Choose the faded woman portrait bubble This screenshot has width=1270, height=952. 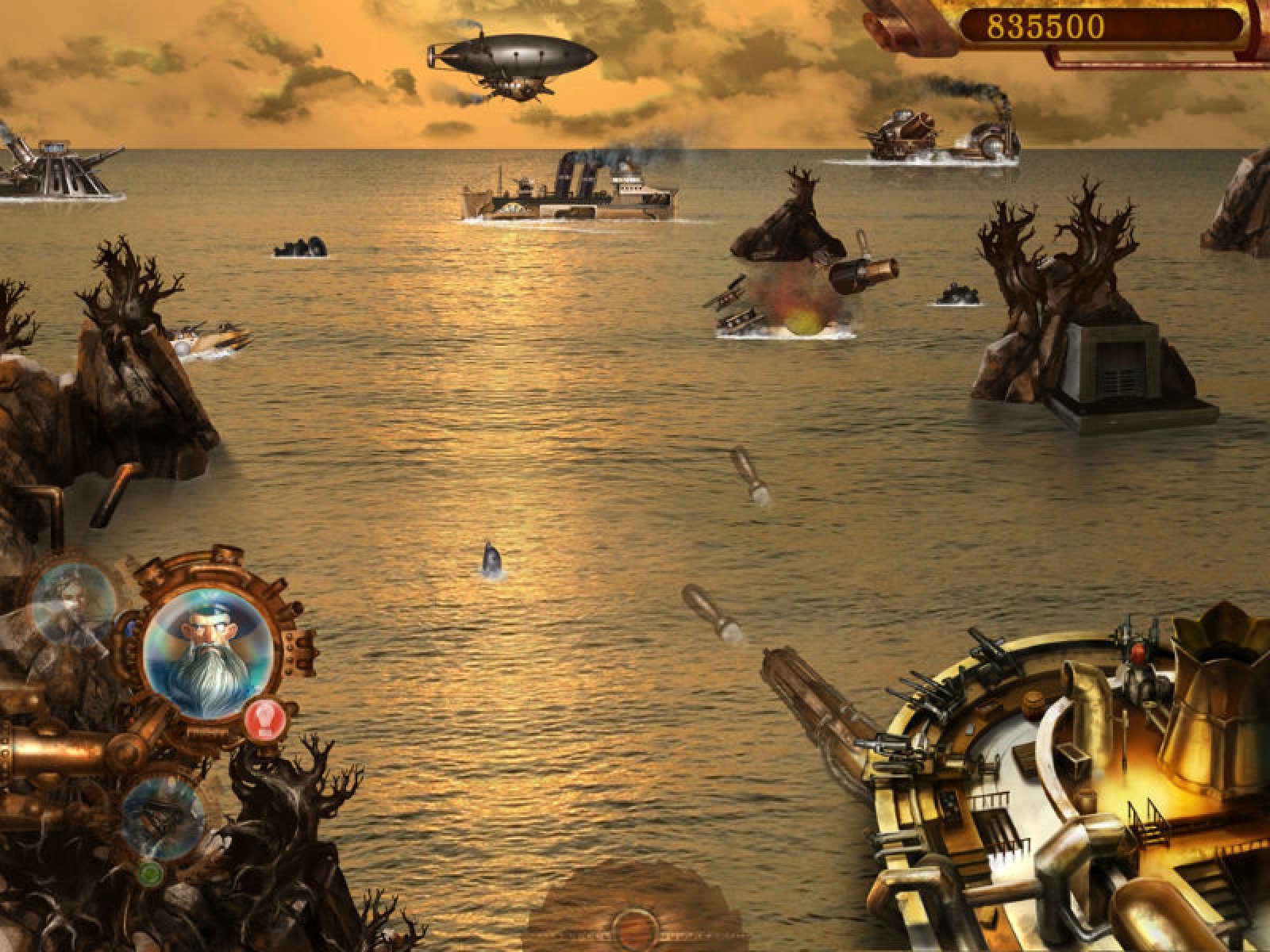[x=73, y=601]
